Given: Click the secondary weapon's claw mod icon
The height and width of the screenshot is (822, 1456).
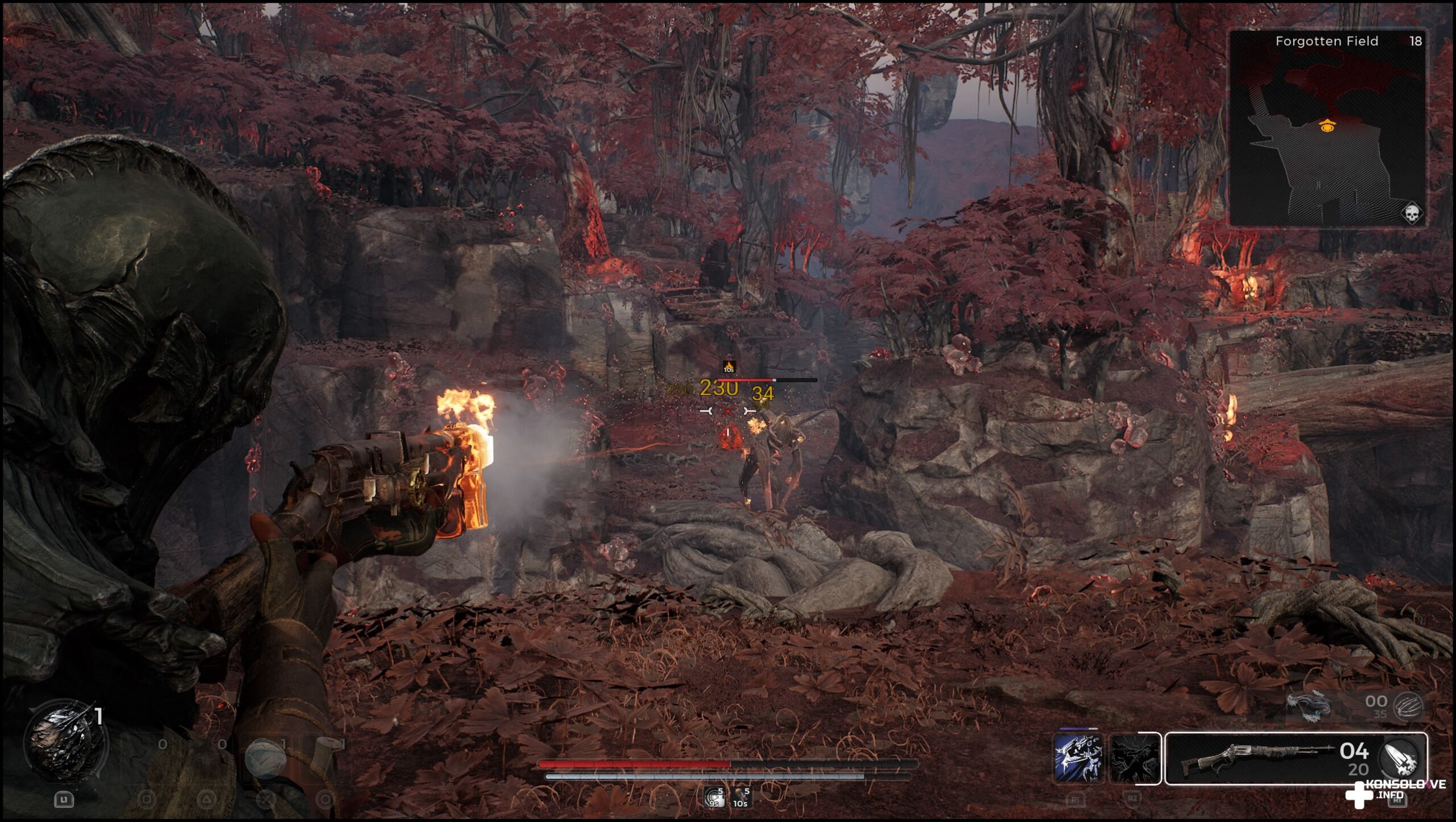Looking at the screenshot, I should [1408, 706].
